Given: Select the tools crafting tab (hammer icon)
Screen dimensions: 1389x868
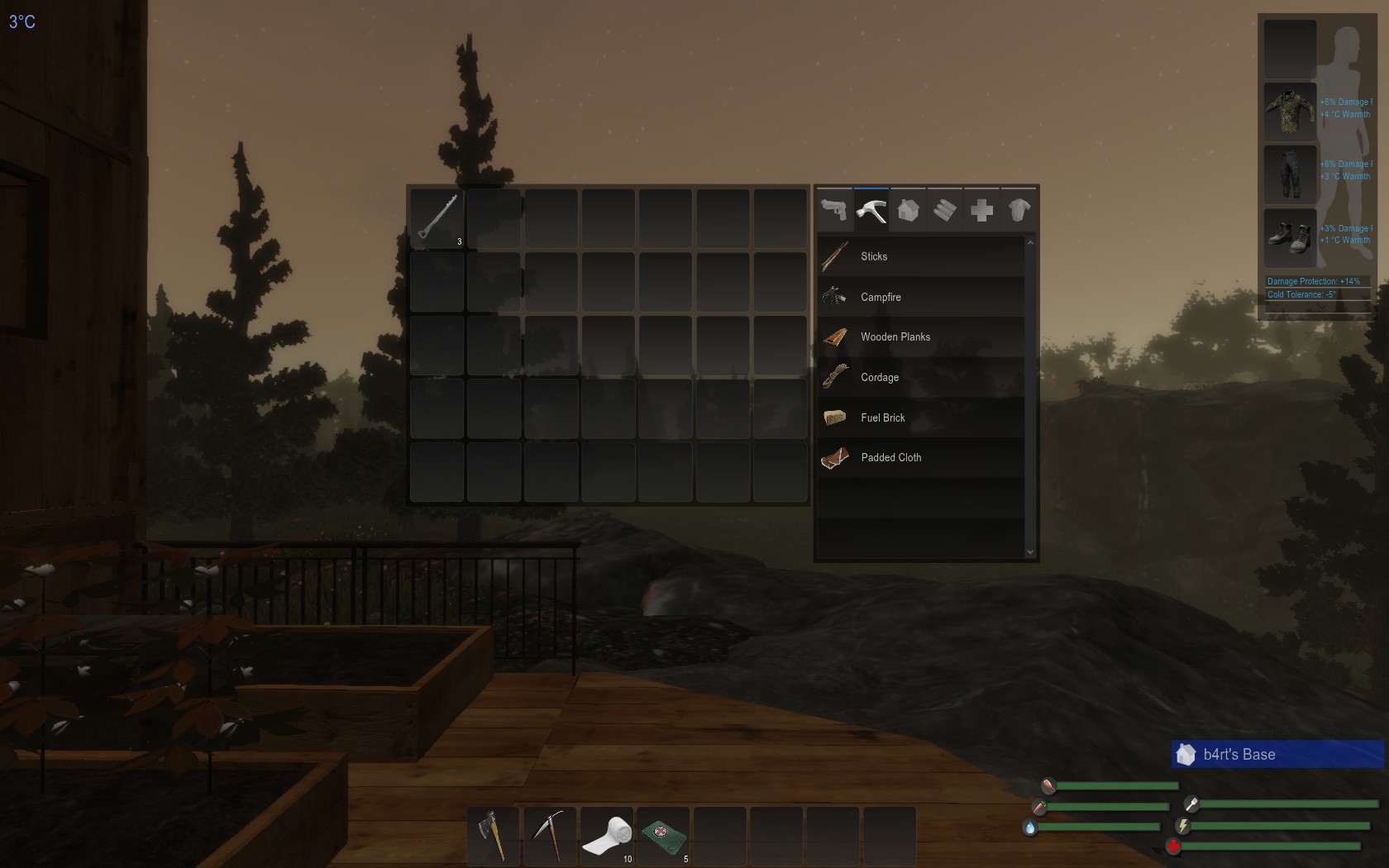Looking at the screenshot, I should click(871, 210).
